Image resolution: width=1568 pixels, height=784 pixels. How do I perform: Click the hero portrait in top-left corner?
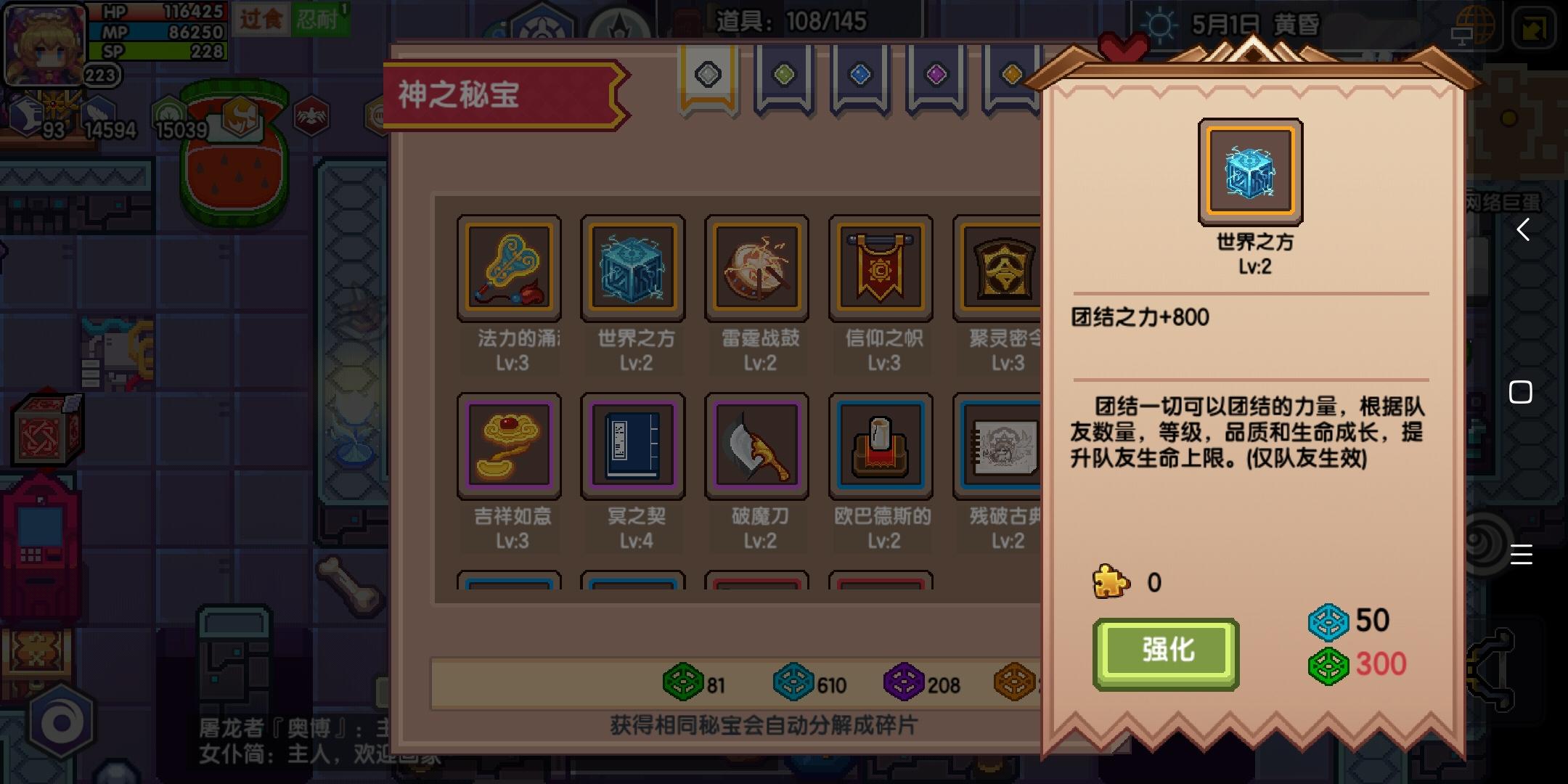point(45,45)
